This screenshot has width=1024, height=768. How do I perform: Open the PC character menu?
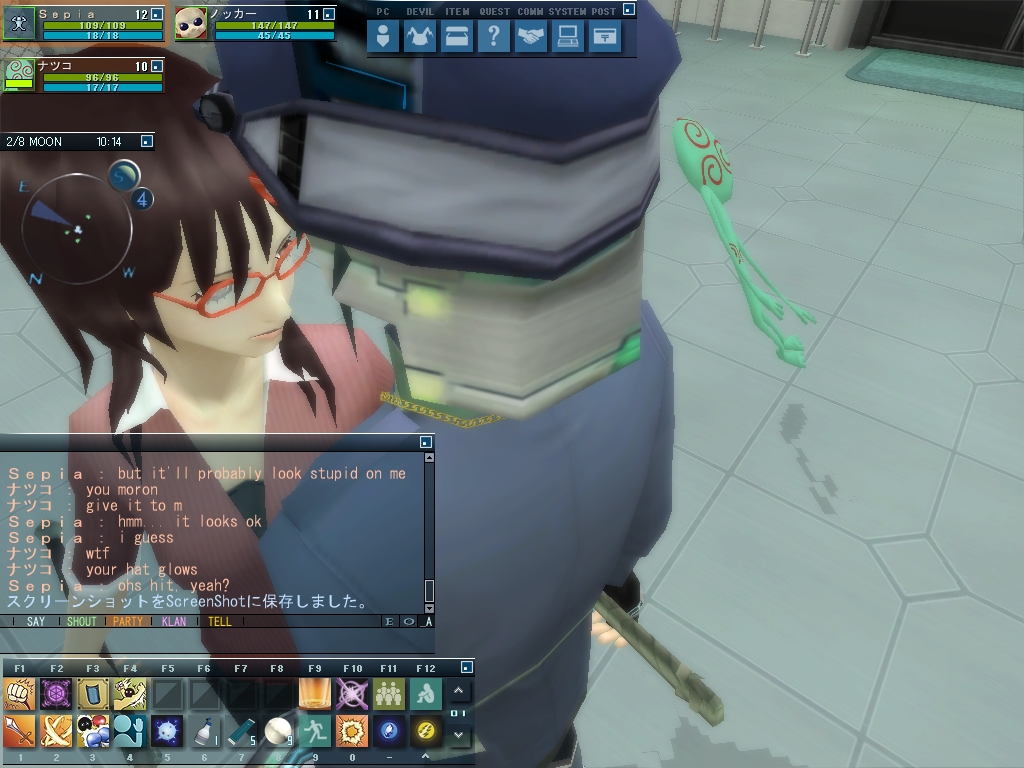(x=383, y=37)
